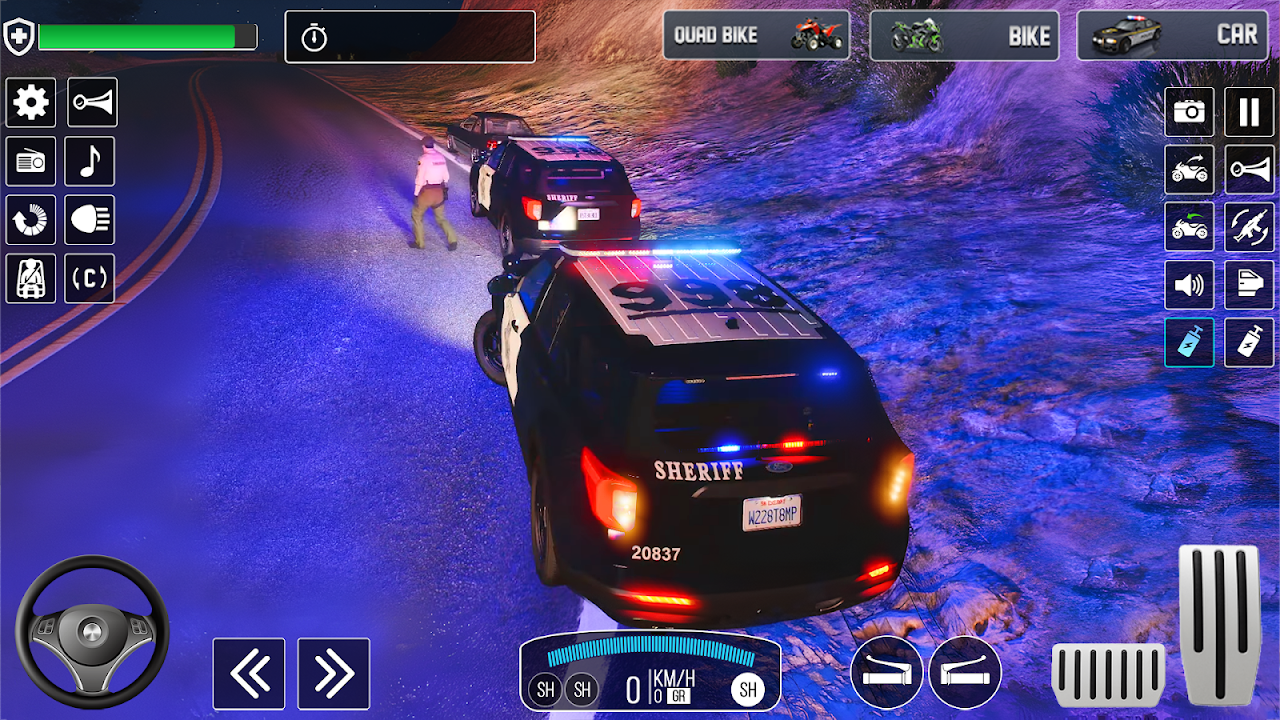Fasten the seatbelt icon
Viewport: 1280px width, 720px height.
tap(31, 278)
